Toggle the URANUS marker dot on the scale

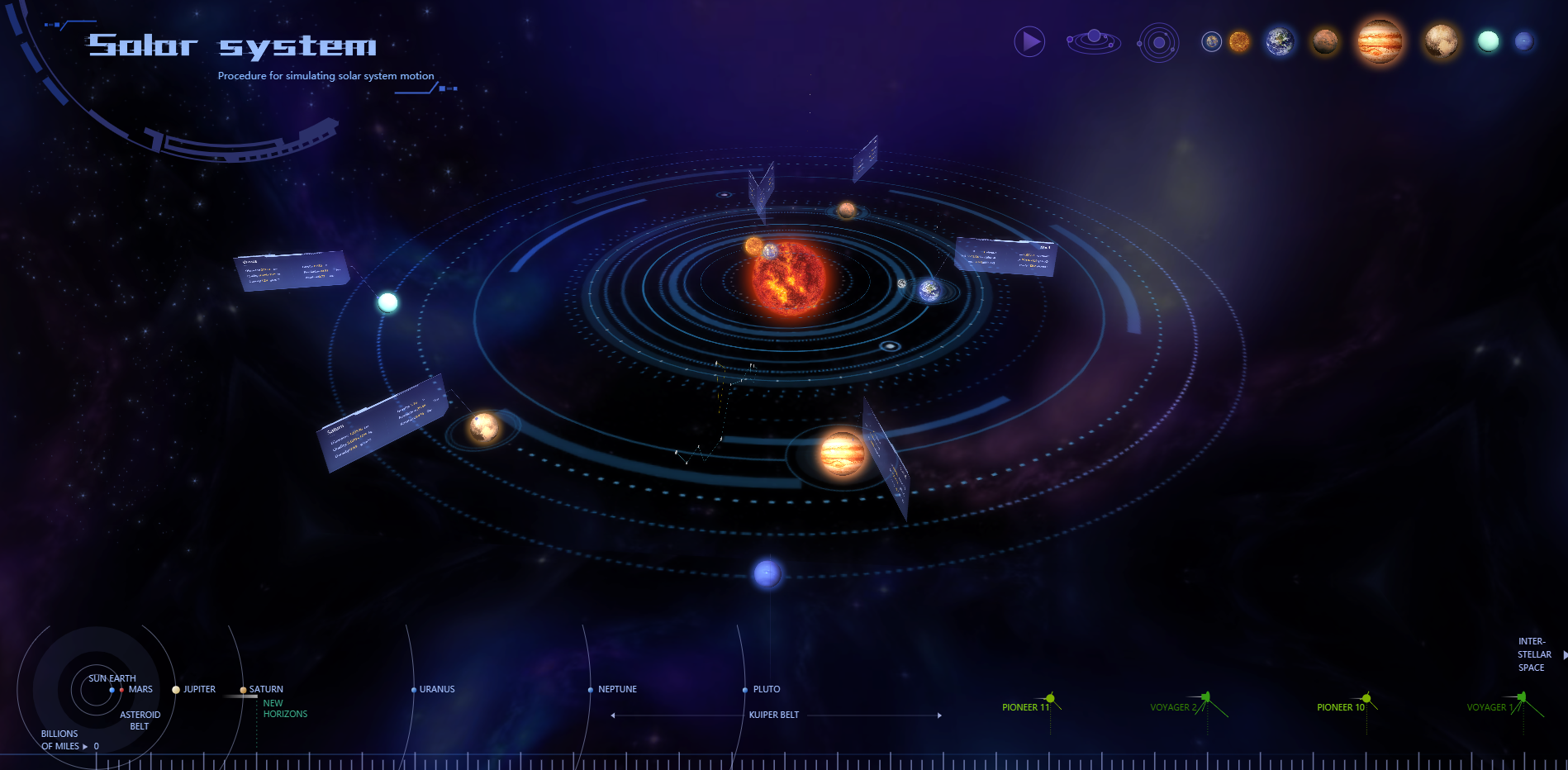tap(414, 689)
